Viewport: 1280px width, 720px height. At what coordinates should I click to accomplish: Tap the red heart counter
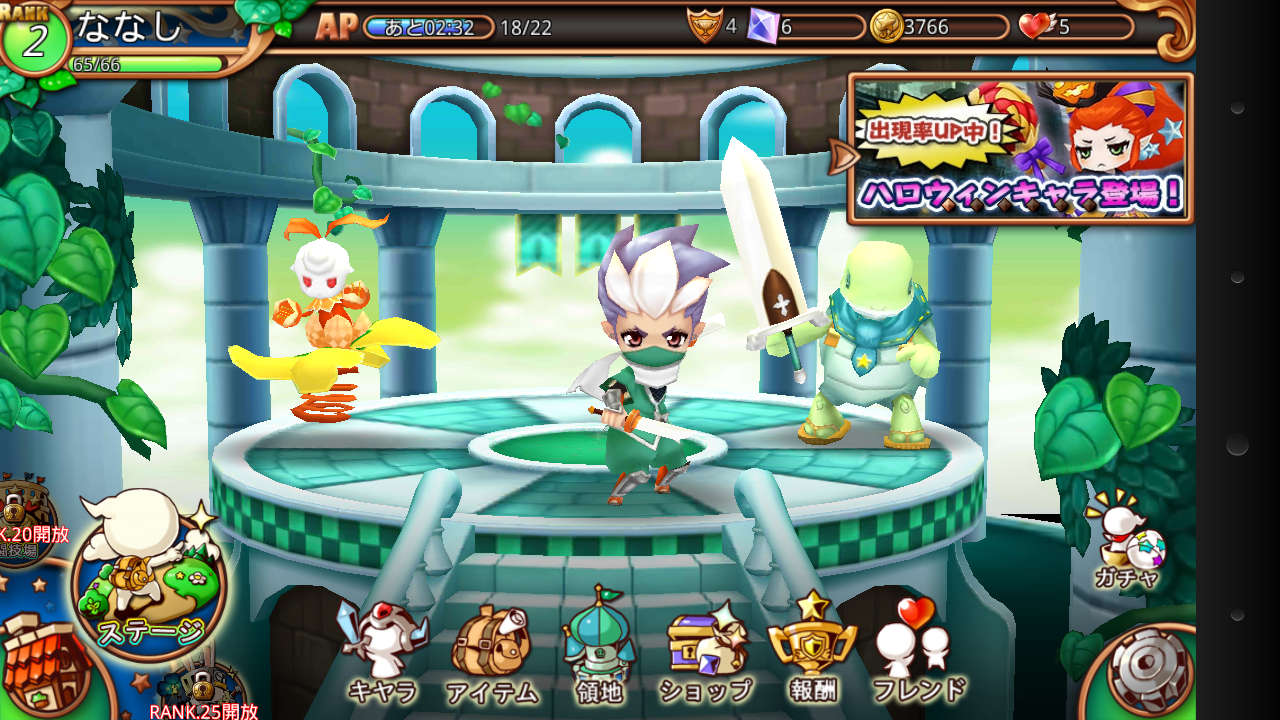pos(1076,27)
